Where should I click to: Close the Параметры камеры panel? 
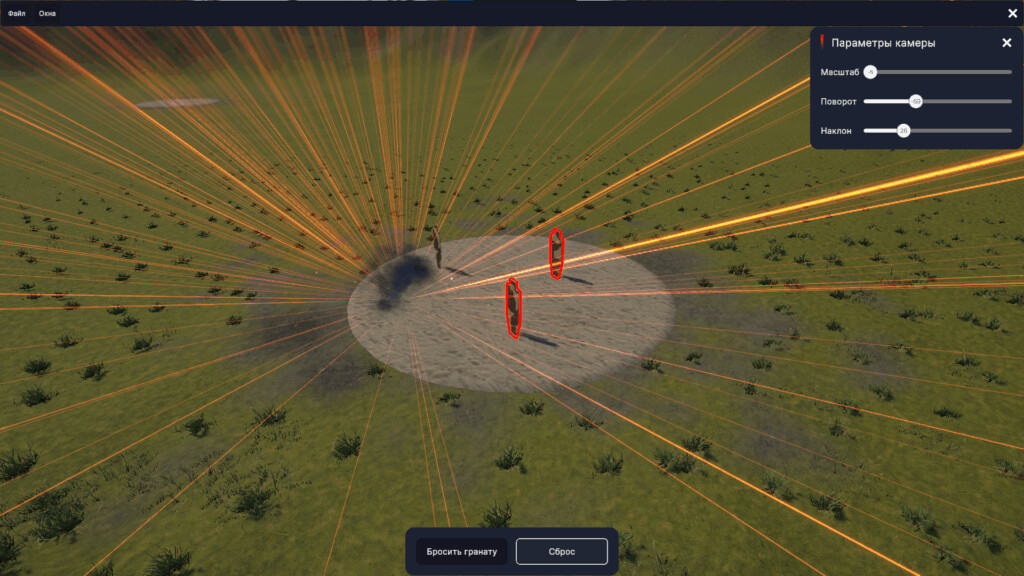(1006, 43)
